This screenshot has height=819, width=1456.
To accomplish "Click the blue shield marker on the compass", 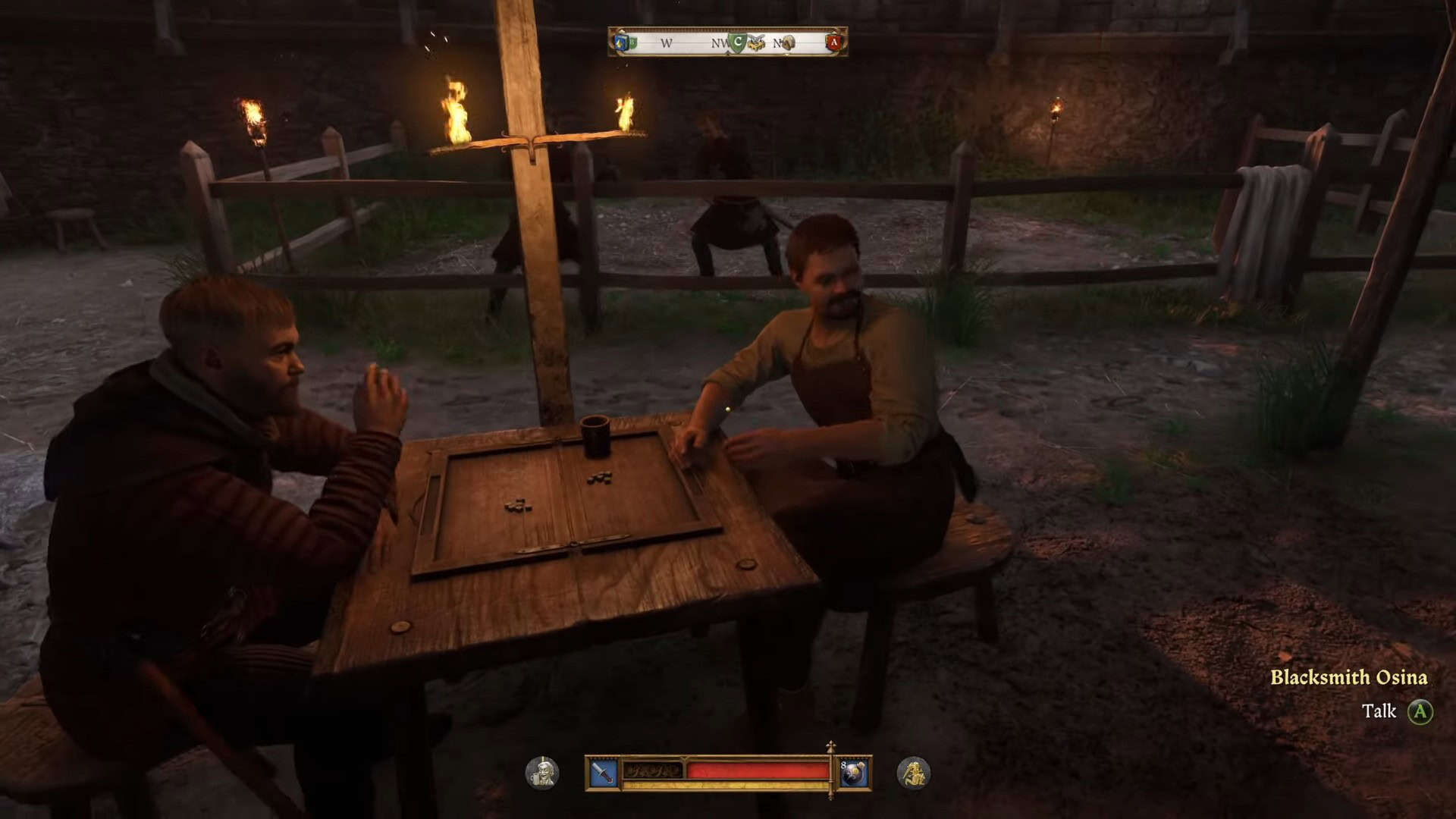I will point(623,42).
